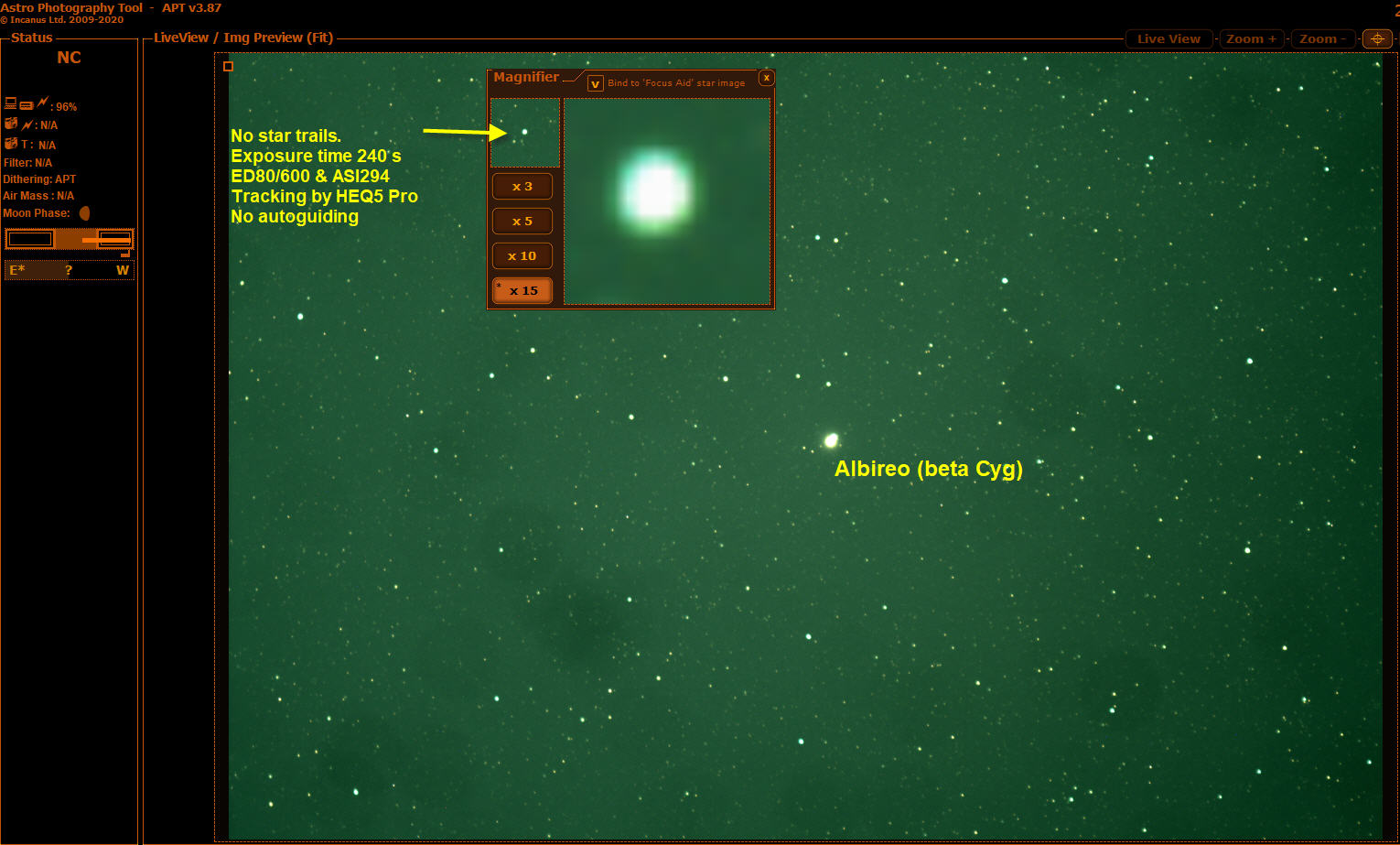Click the Zoom - button

click(x=1323, y=38)
